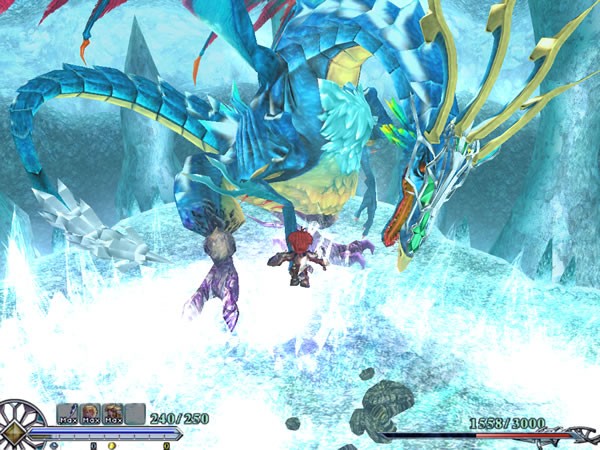Select the blue blade skill slot
600x450 pixels.
[x=67, y=413]
